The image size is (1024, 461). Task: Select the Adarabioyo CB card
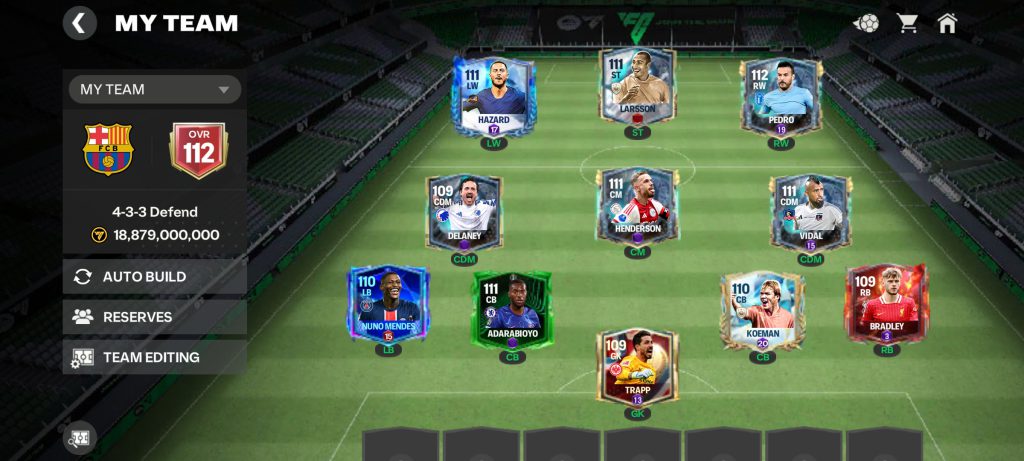(x=512, y=307)
